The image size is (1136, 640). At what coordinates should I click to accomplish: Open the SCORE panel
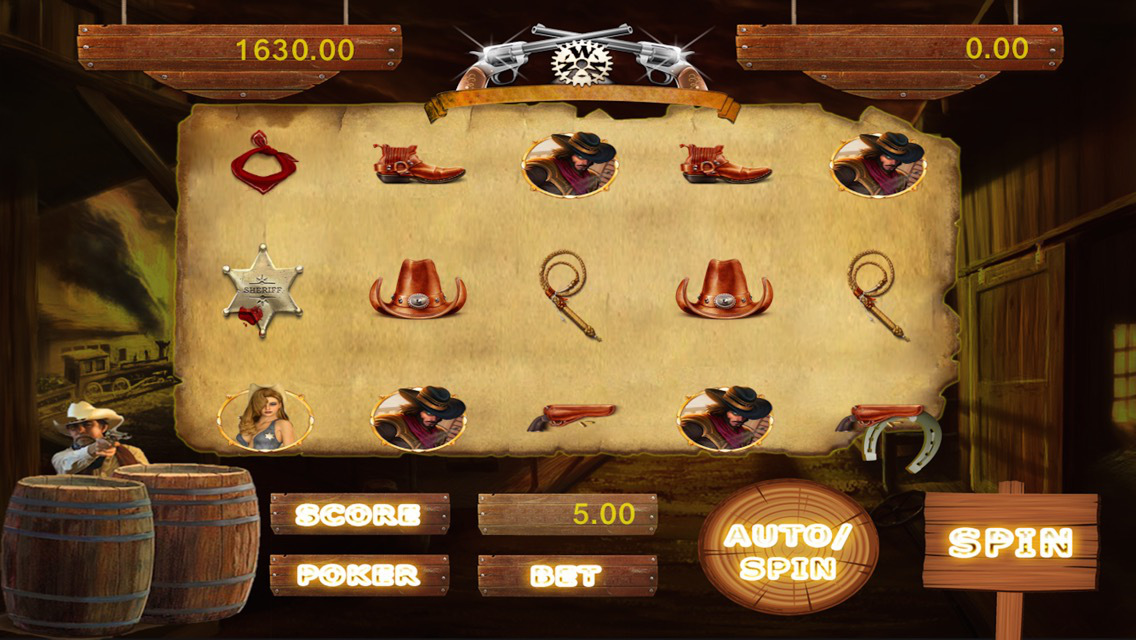[359, 514]
